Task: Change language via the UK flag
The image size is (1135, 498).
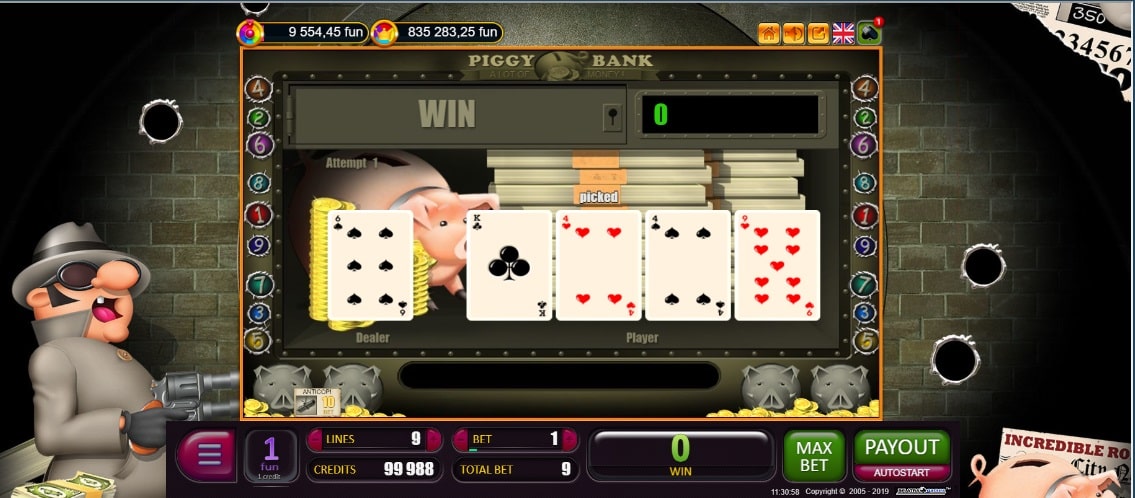Action: pyautogui.click(x=844, y=33)
